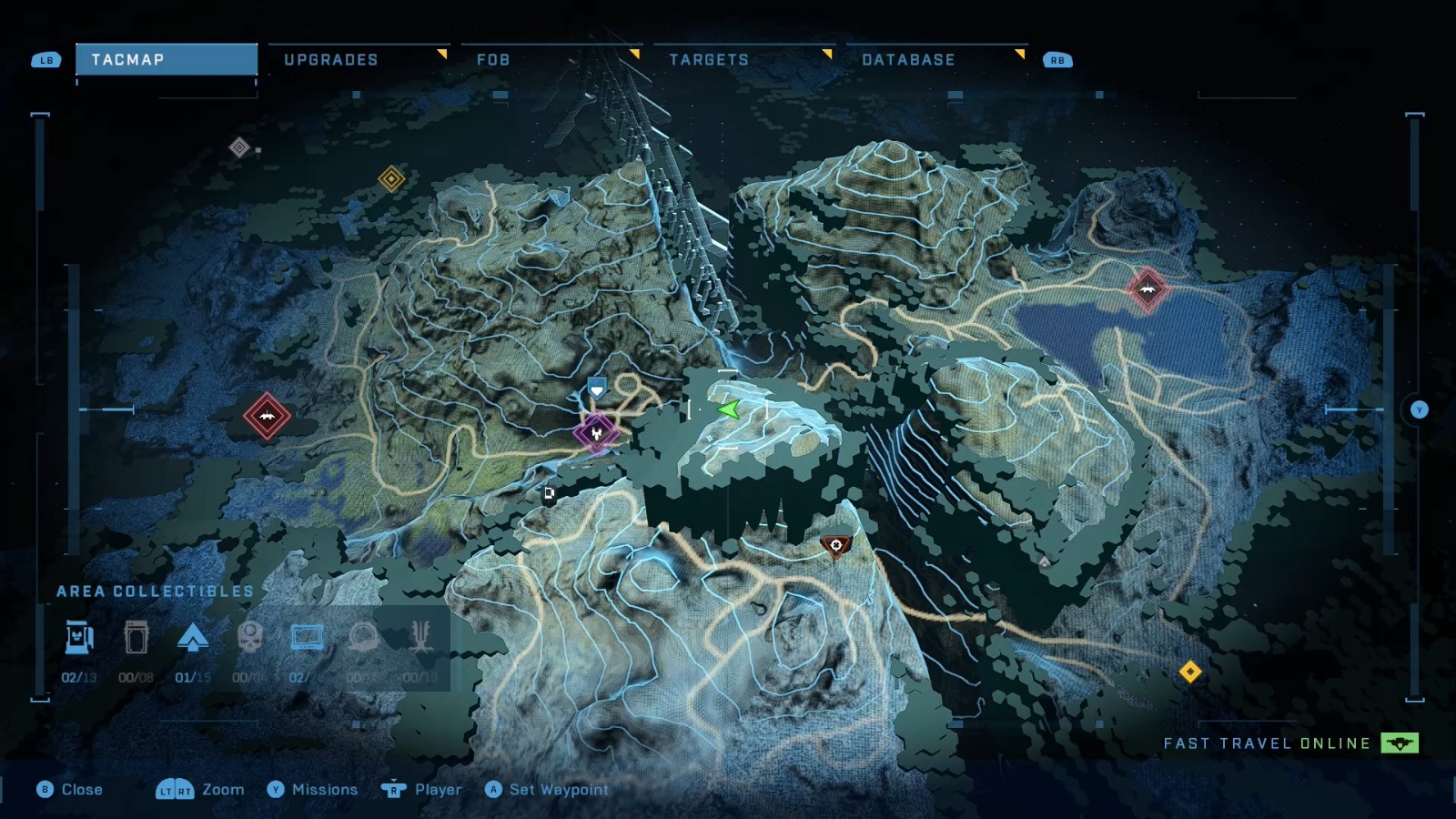Viewport: 1456px width, 819px height.
Task: Toggle the UNSC Audio Log counter showing 00/08
Action: coord(136,677)
